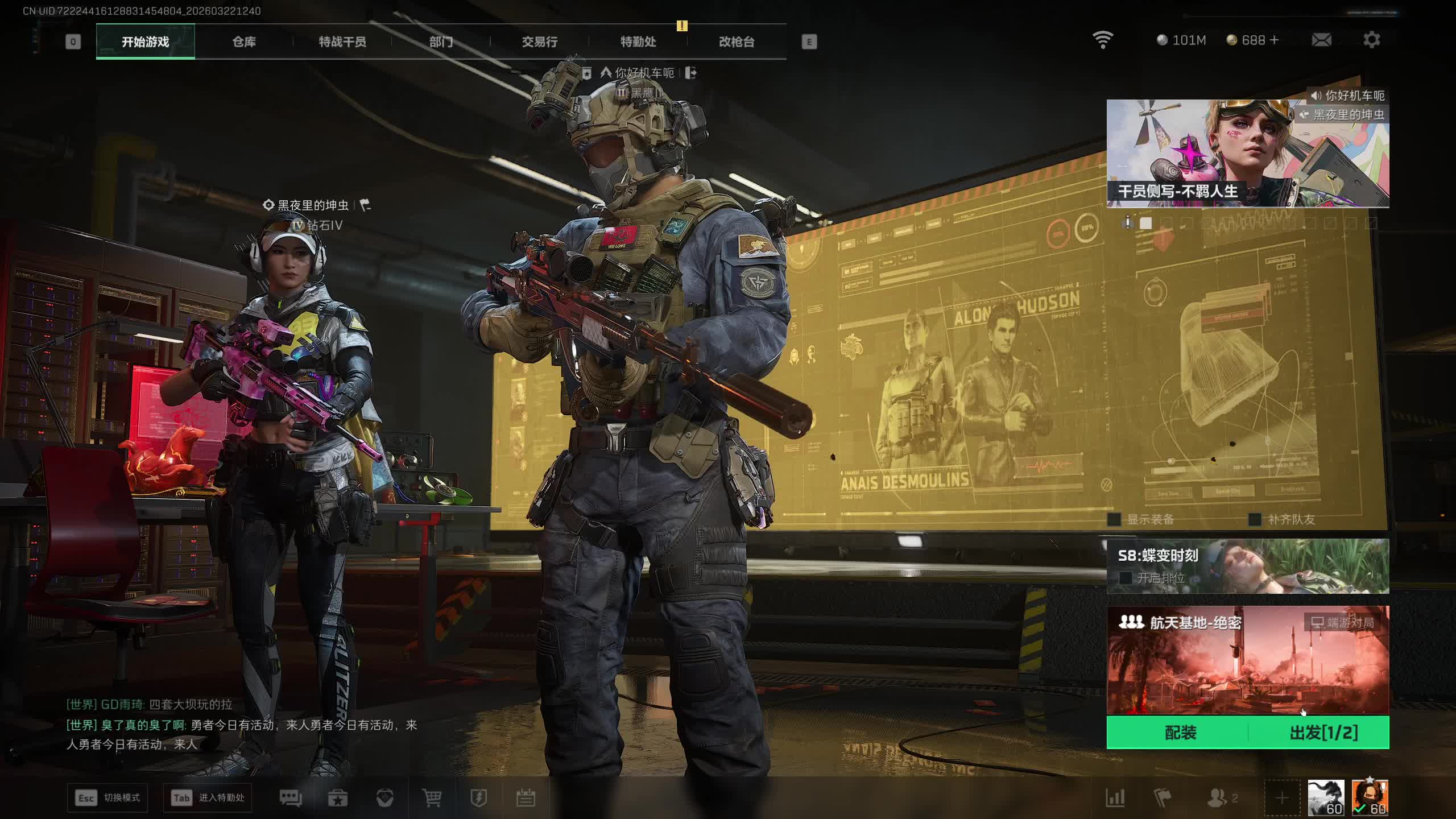Viewport: 1456px width, 819px height.
Task: Switch to the 改枪台 tab
Action: [737, 42]
